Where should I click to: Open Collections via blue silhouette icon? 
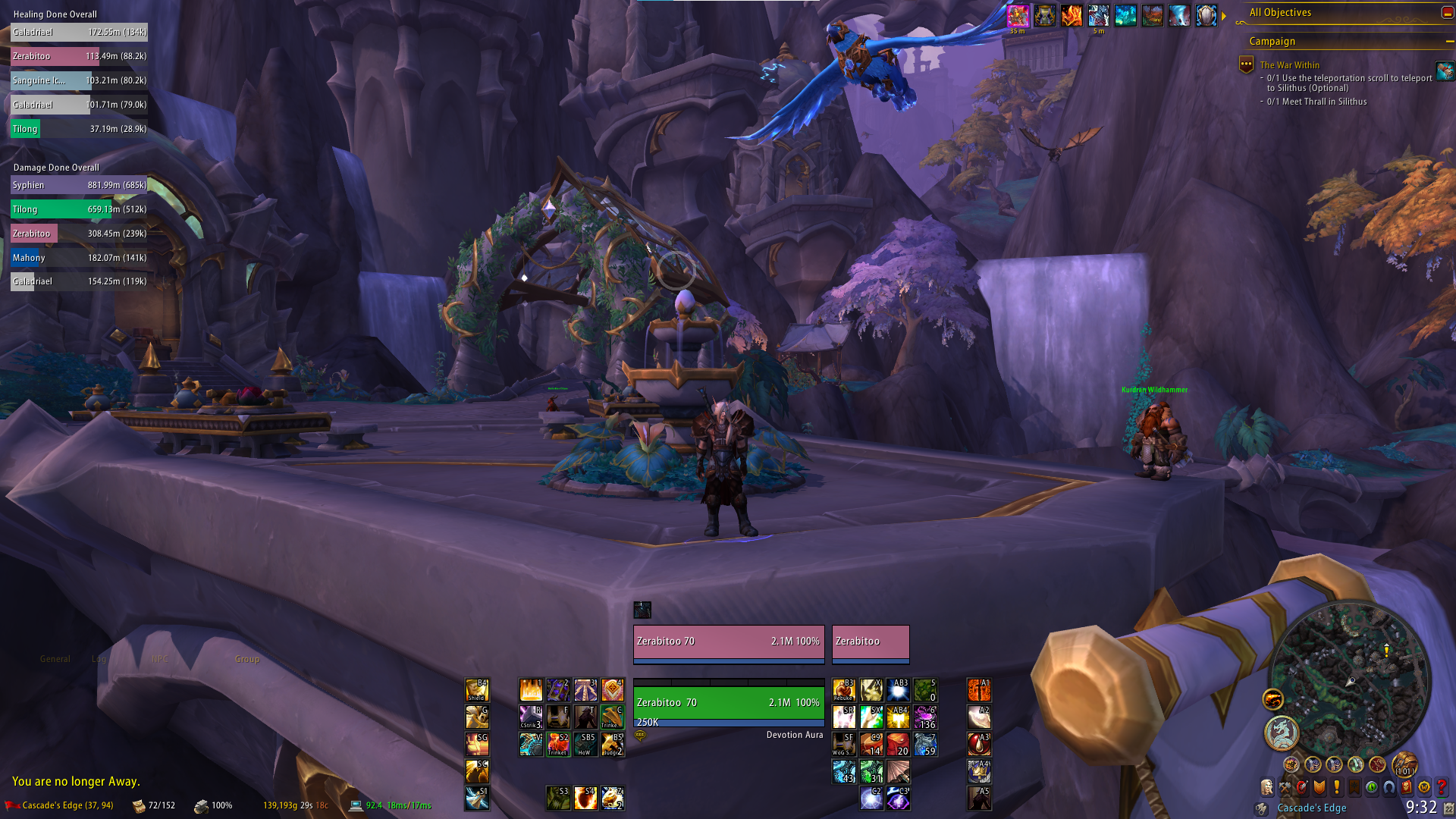click(1389, 787)
